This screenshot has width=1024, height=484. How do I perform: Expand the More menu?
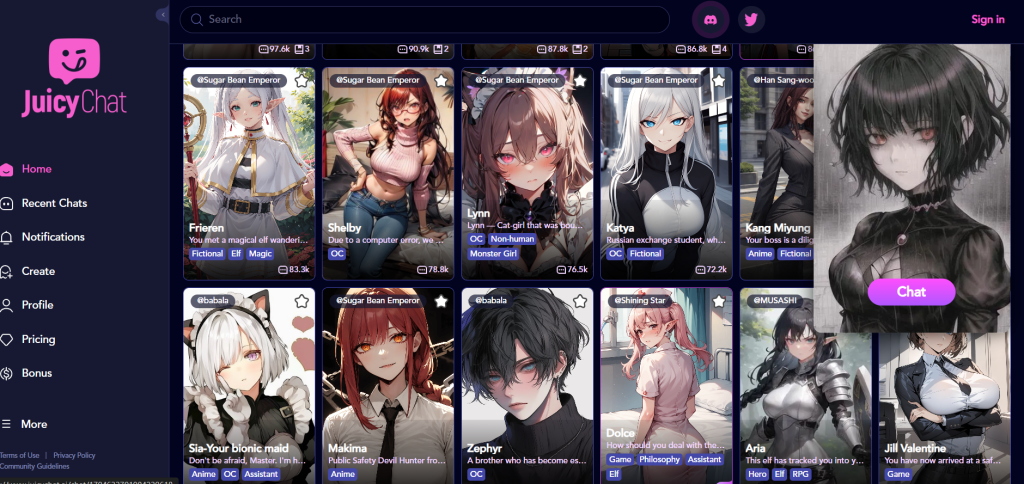33,424
